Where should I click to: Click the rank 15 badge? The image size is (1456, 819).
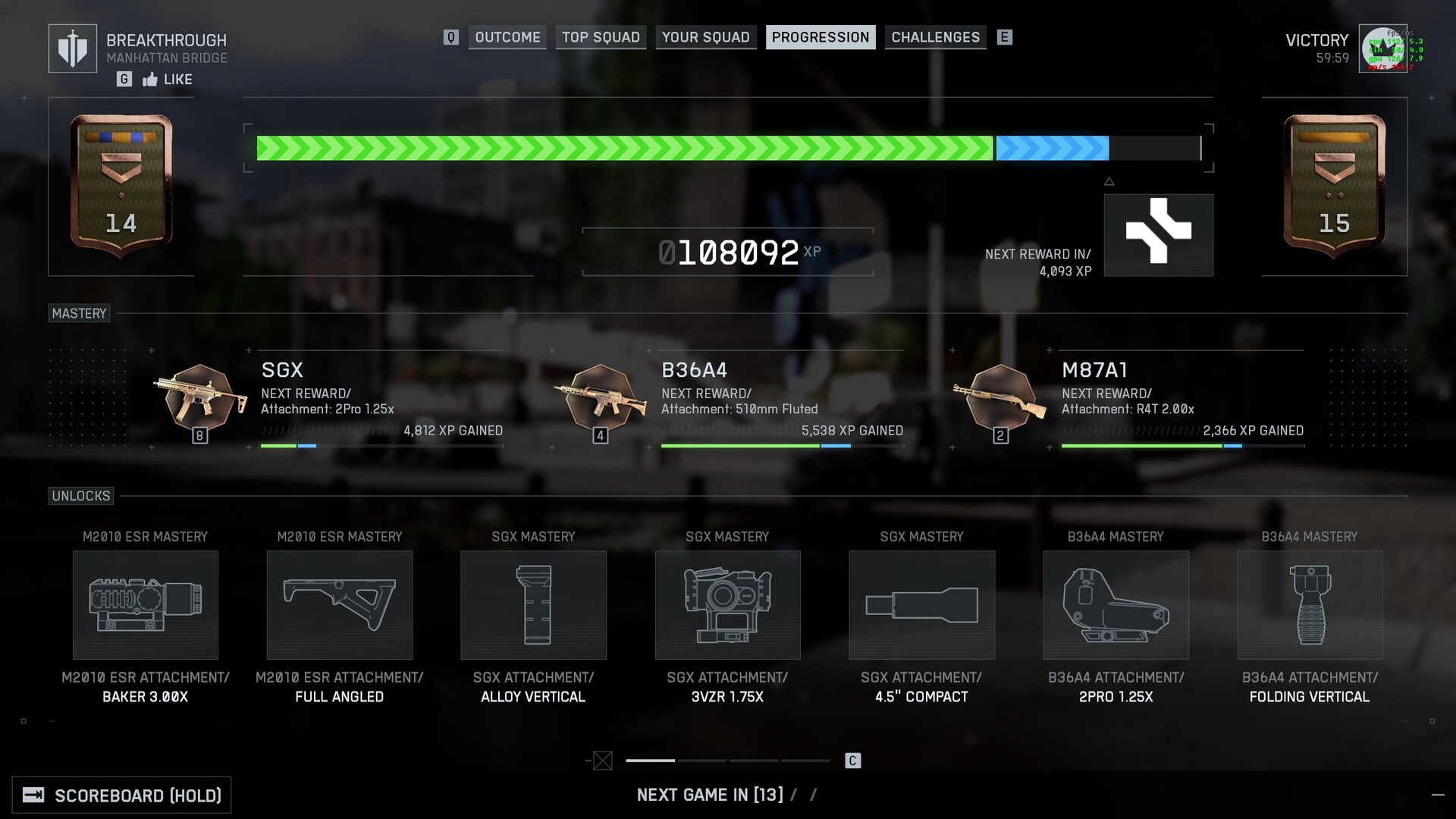[x=1335, y=186]
